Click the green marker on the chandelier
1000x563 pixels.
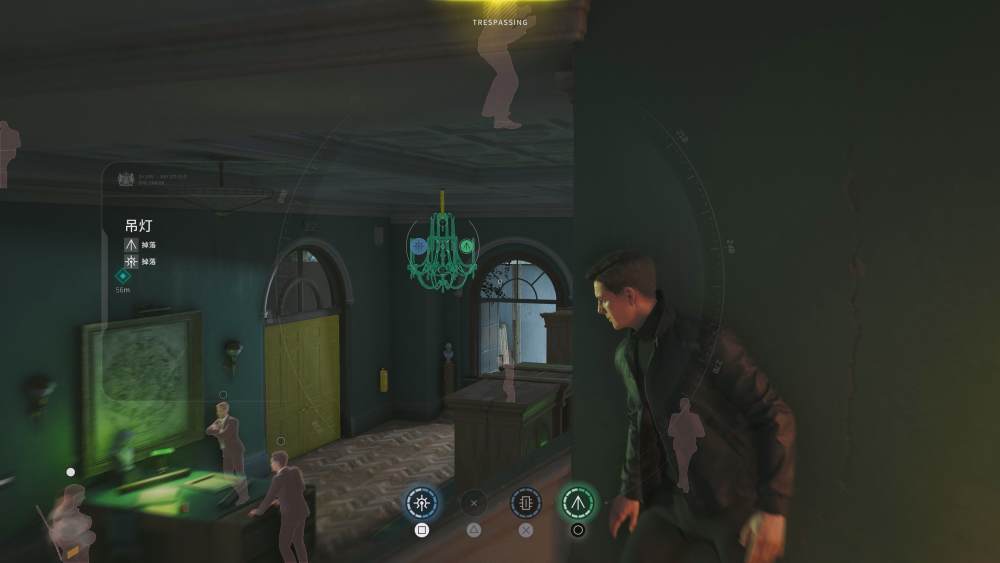[467, 245]
